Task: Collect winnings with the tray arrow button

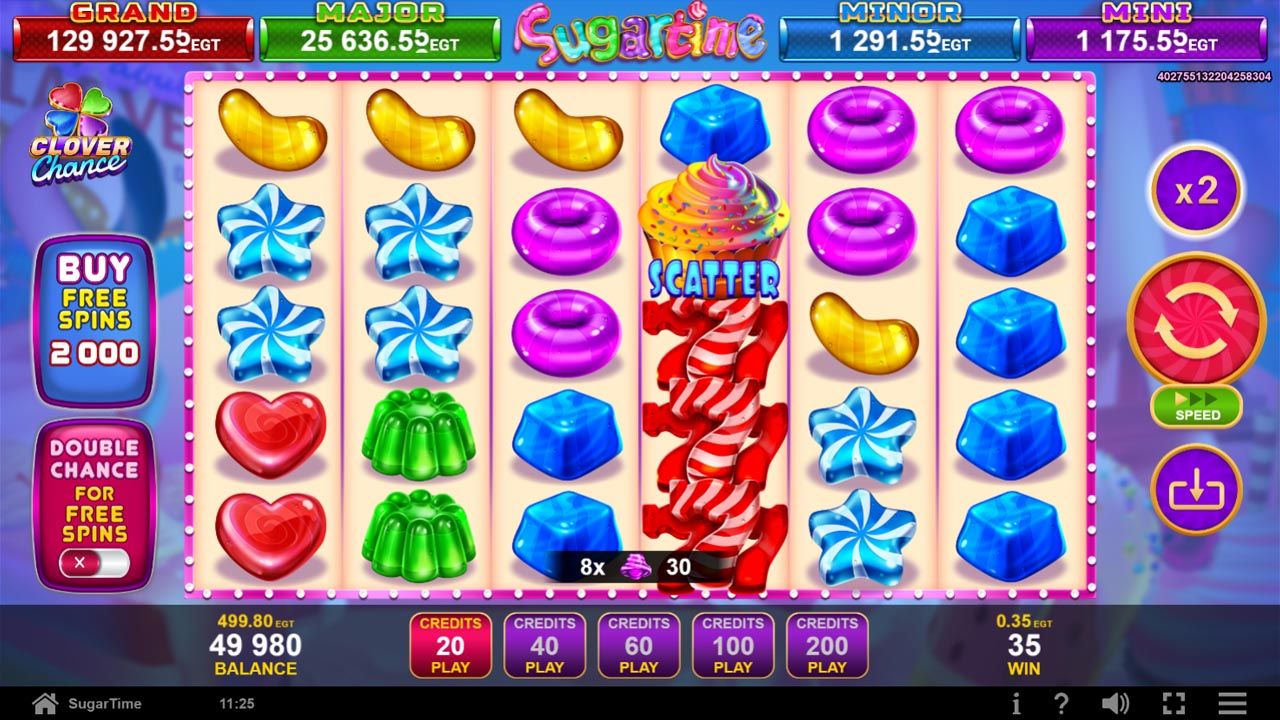Action: (x=1196, y=490)
